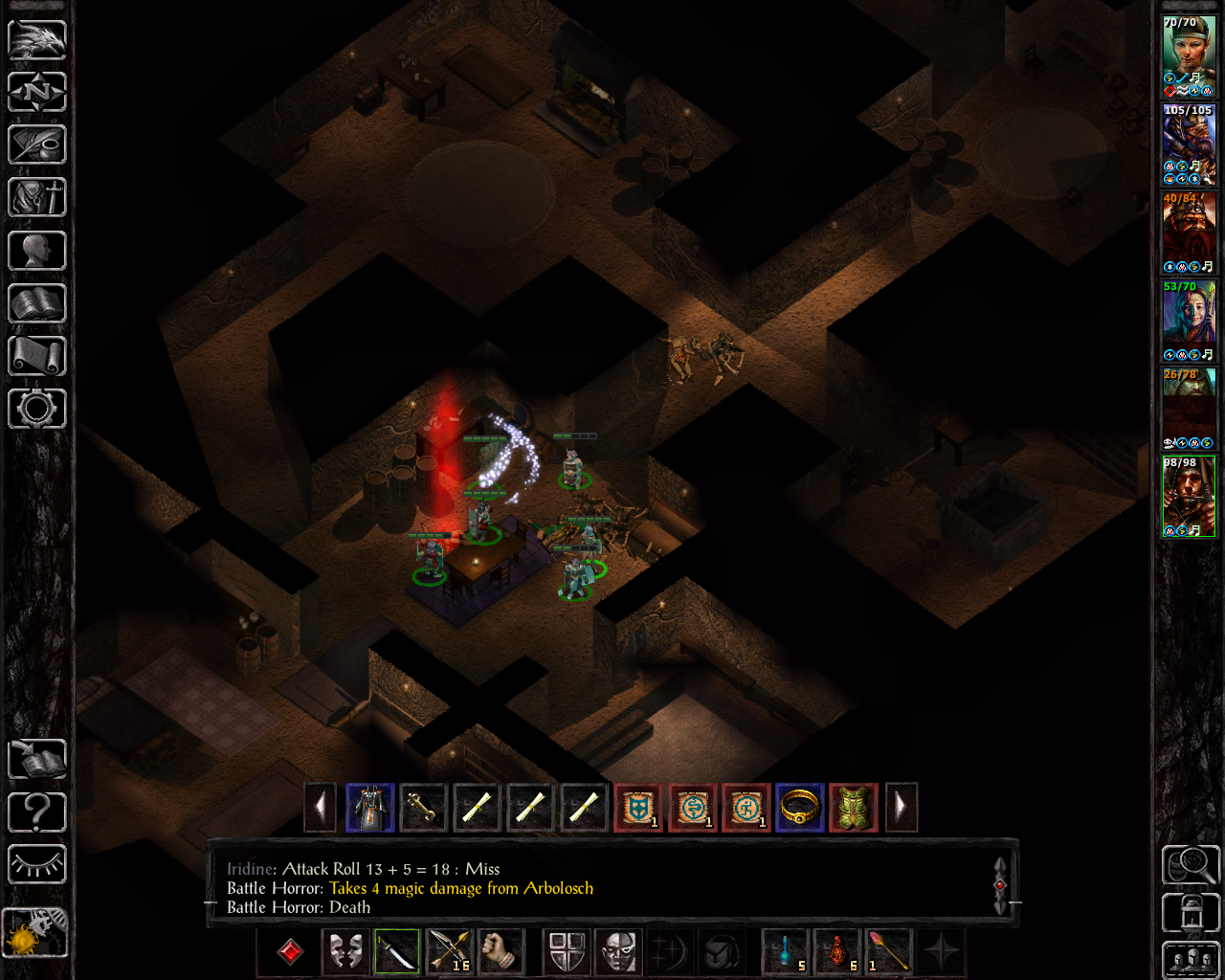The height and width of the screenshot is (980, 1225).
Task: Pick up the gold ring from loot bar
Action: pos(799,808)
